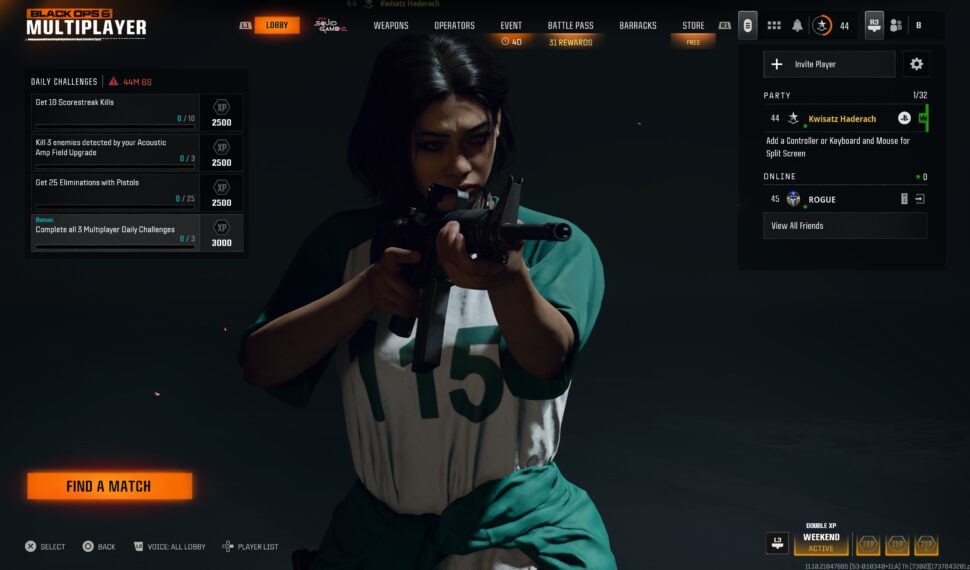Click the Invite Player button
970x570 pixels.
tap(829, 64)
